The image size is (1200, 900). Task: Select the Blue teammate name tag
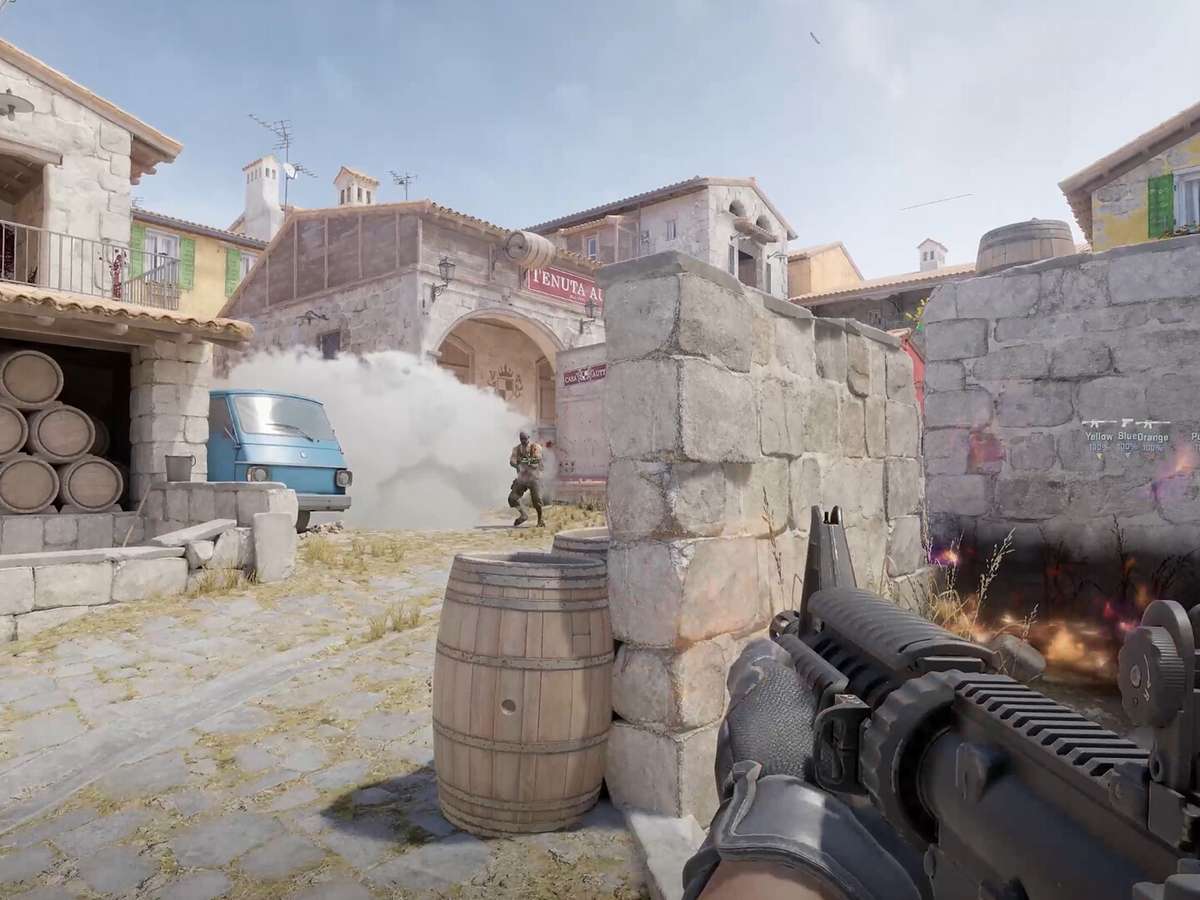coord(1127,437)
